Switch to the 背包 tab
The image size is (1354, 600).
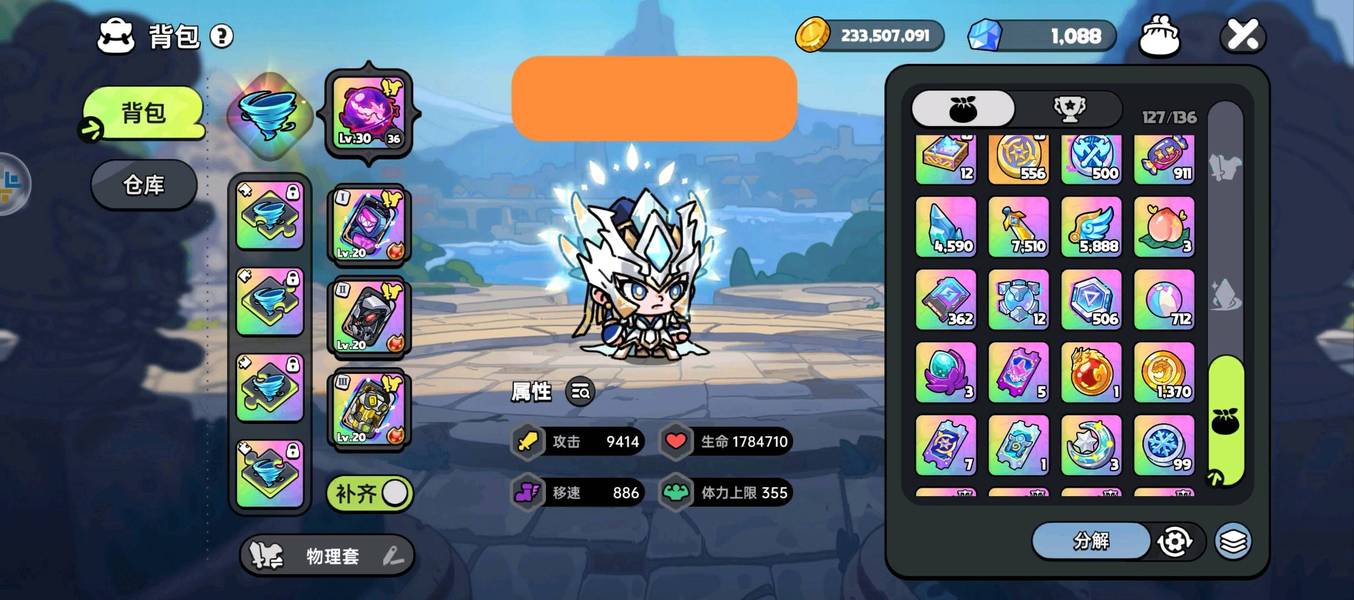pyautogui.click(x=143, y=113)
